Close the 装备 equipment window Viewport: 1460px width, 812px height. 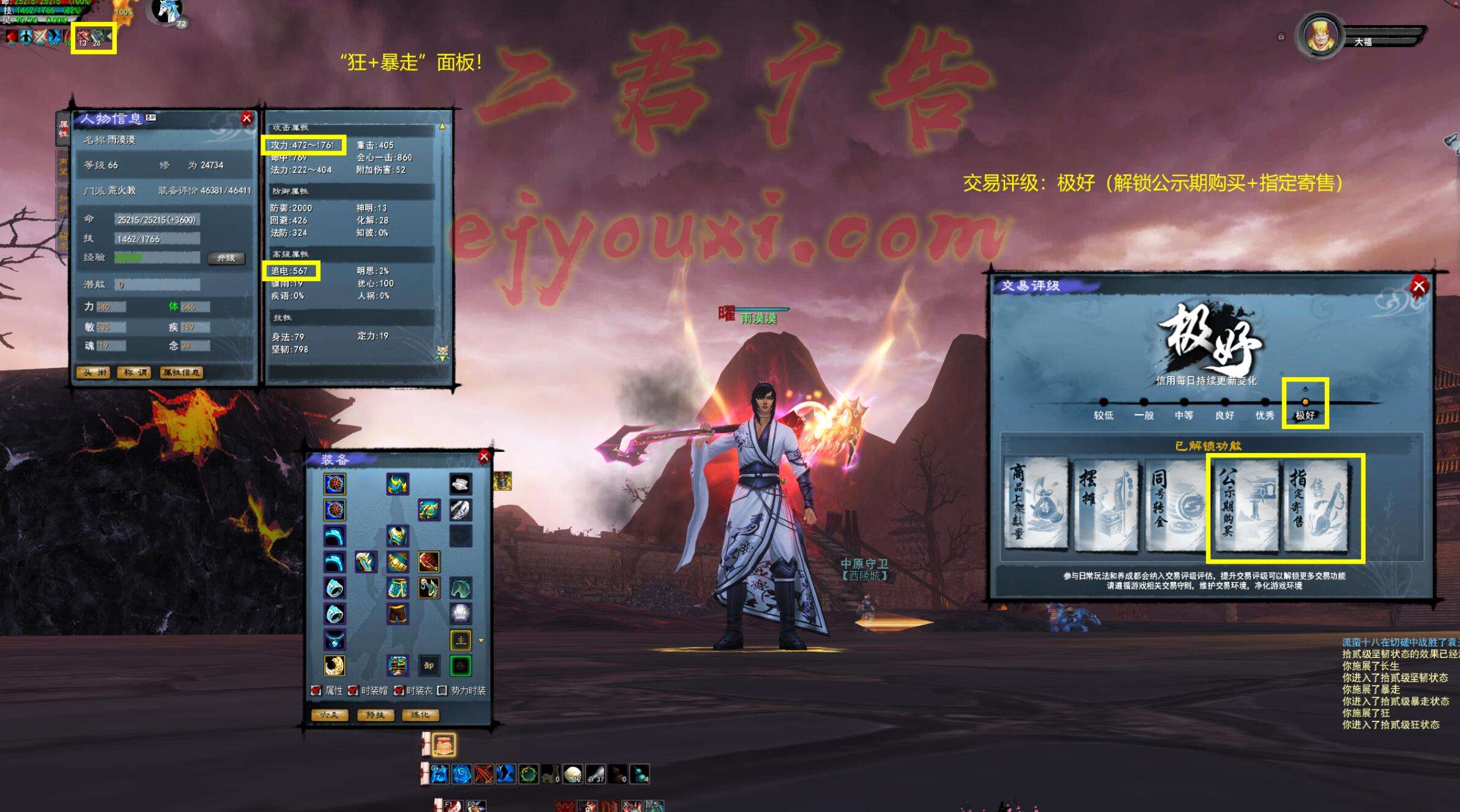click(484, 457)
